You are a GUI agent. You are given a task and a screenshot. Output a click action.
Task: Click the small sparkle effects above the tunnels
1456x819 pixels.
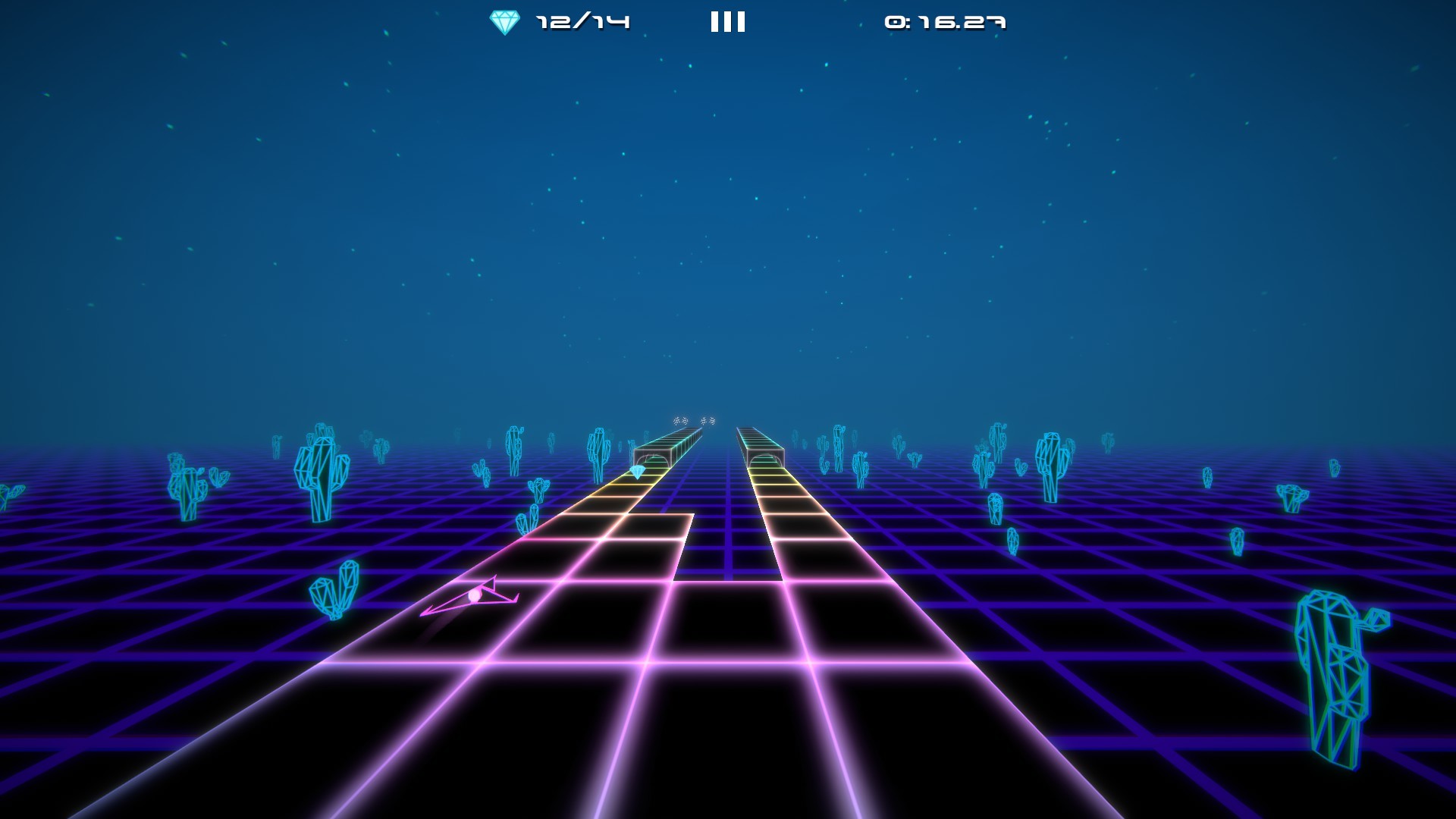click(x=694, y=419)
